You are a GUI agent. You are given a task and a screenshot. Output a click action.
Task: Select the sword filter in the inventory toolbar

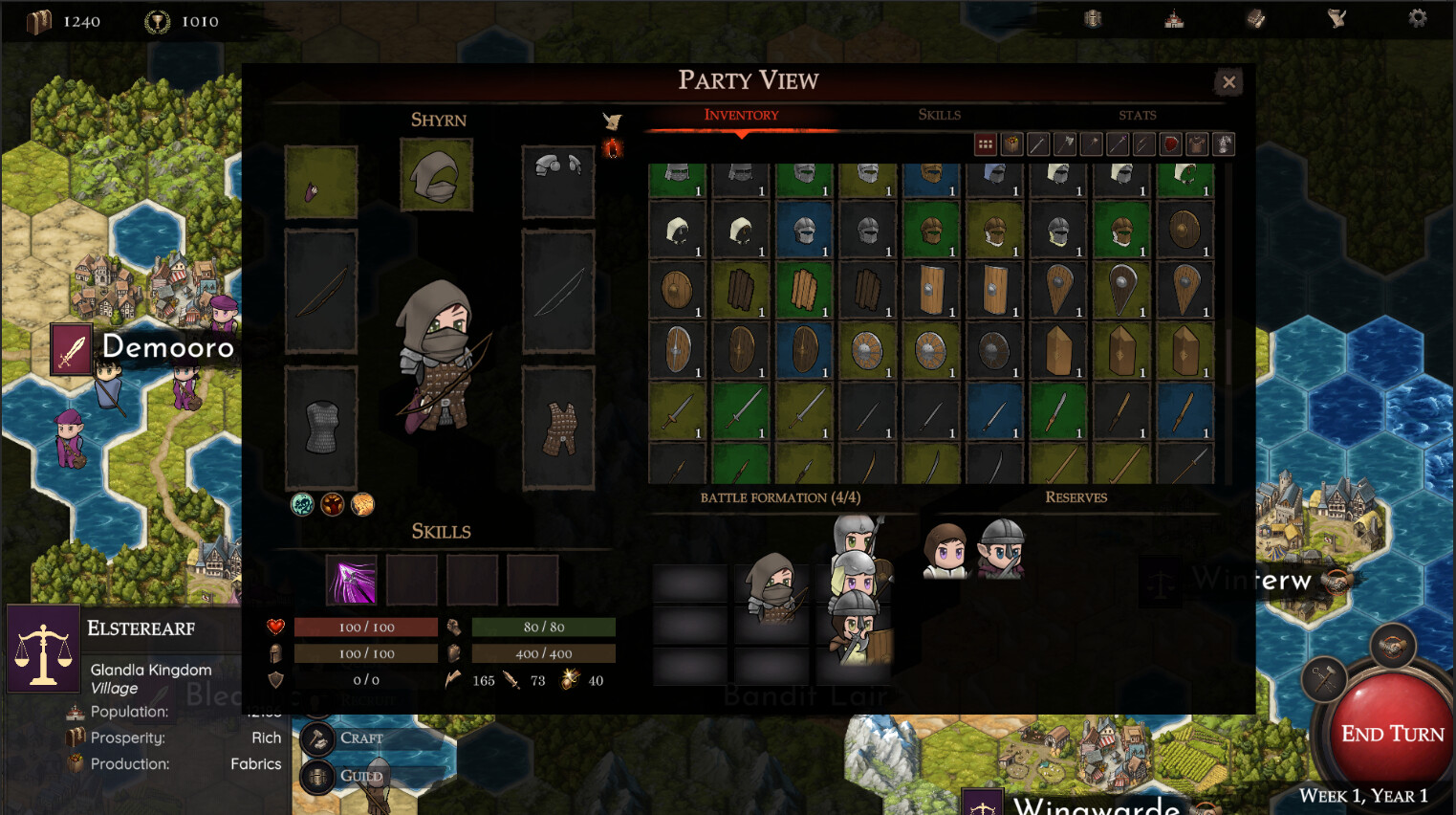(x=1038, y=143)
